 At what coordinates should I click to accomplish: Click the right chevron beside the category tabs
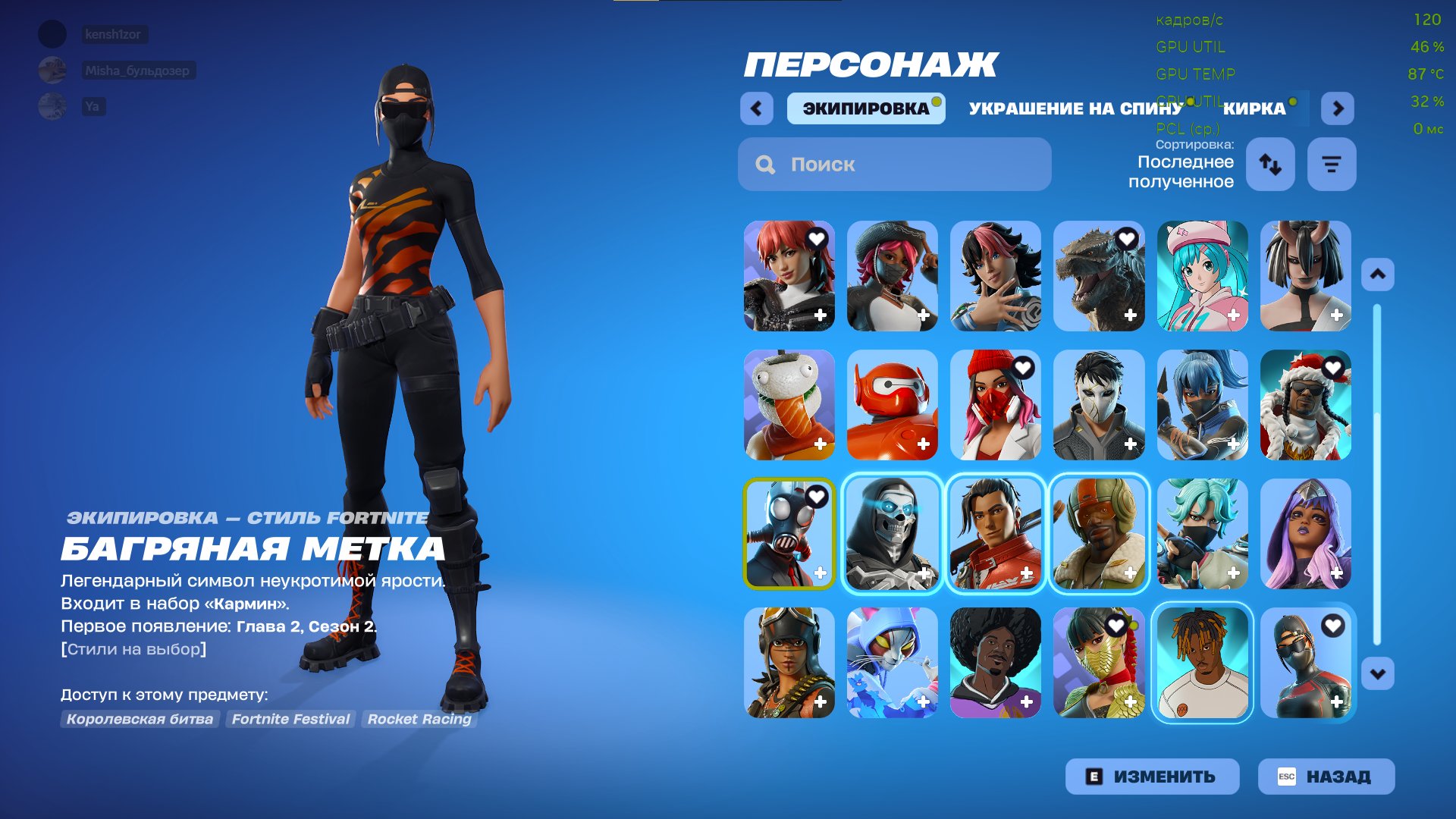tap(1338, 108)
